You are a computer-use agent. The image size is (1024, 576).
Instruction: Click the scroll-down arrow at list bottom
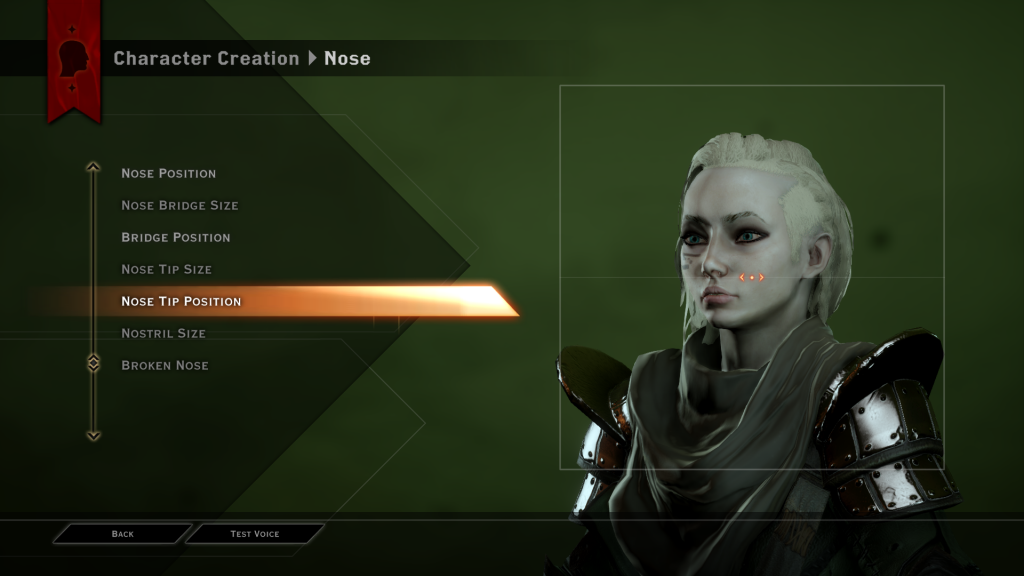tap(93, 435)
